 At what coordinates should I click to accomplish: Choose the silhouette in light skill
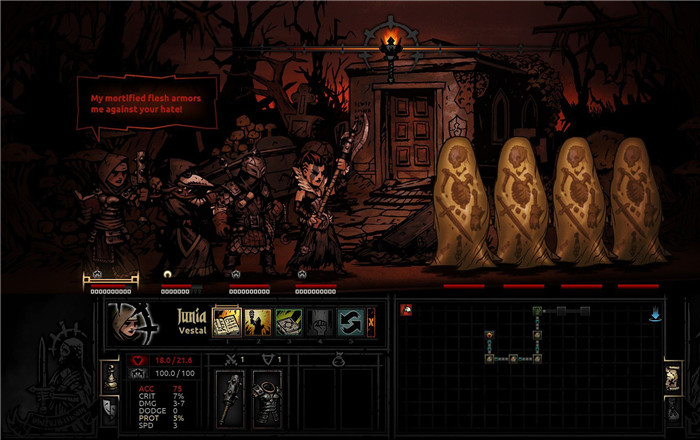(258, 321)
